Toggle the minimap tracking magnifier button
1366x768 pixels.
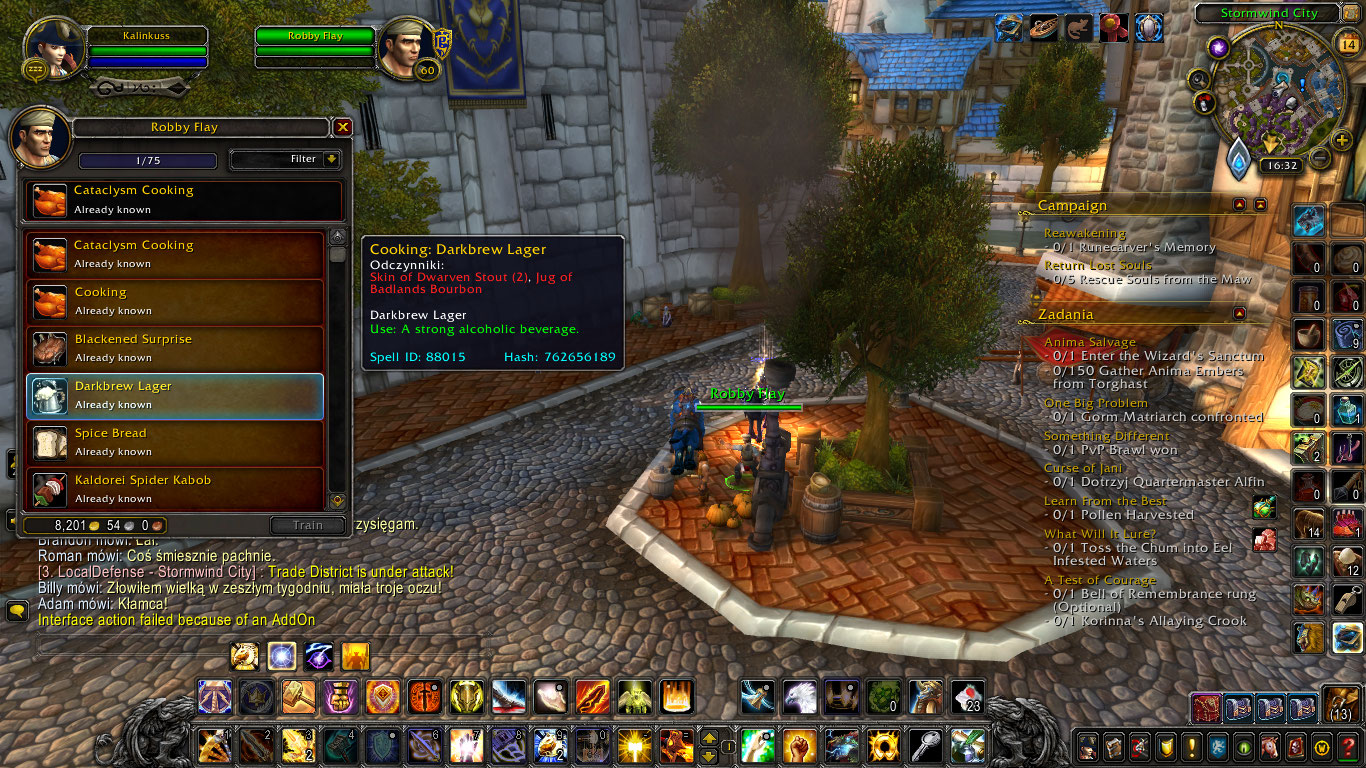tap(1200, 78)
